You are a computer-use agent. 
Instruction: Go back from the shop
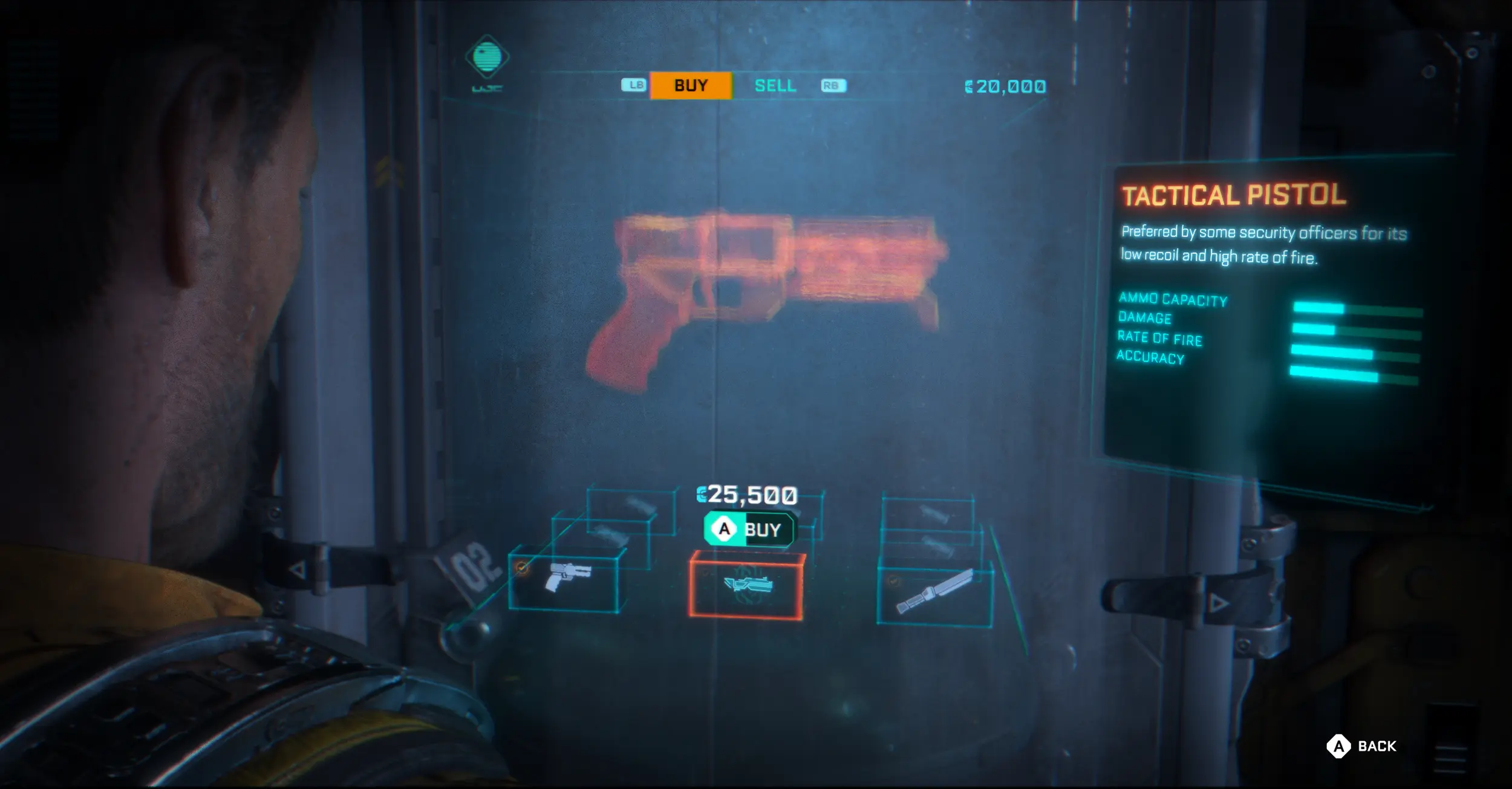pyautogui.click(x=1362, y=746)
